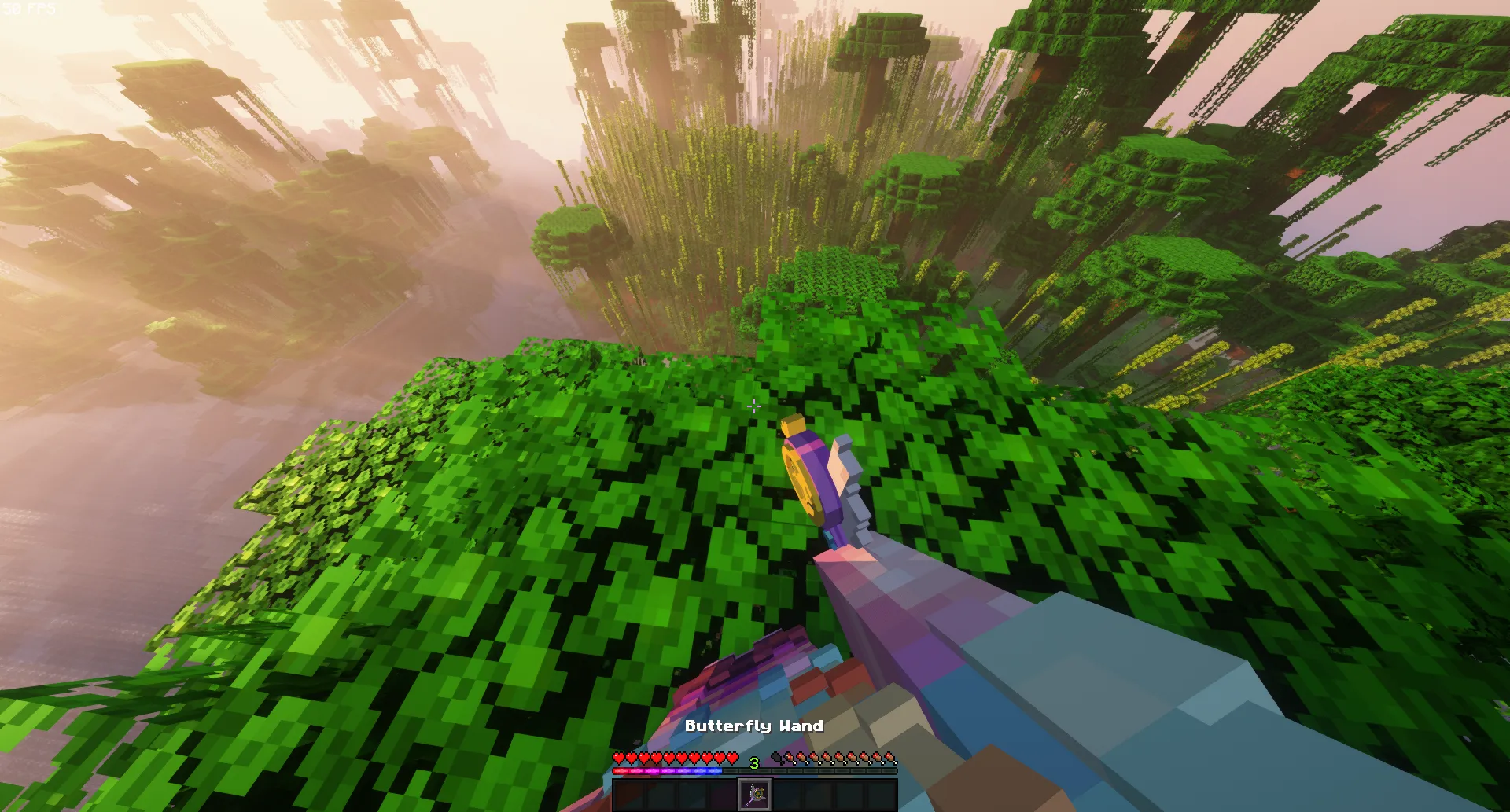
Task: Click the green experience level number 3
Action: tap(753, 762)
